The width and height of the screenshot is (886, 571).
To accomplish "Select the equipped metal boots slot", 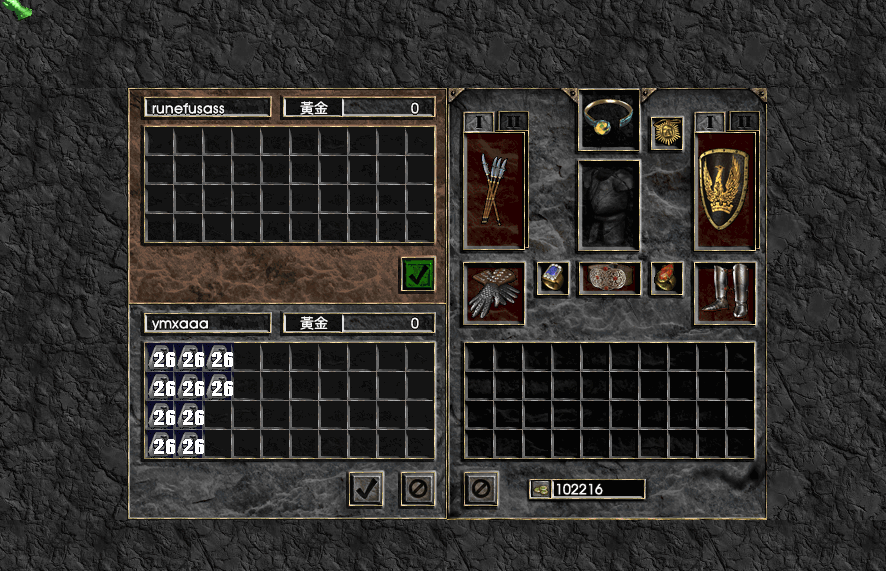I will pos(725,292).
